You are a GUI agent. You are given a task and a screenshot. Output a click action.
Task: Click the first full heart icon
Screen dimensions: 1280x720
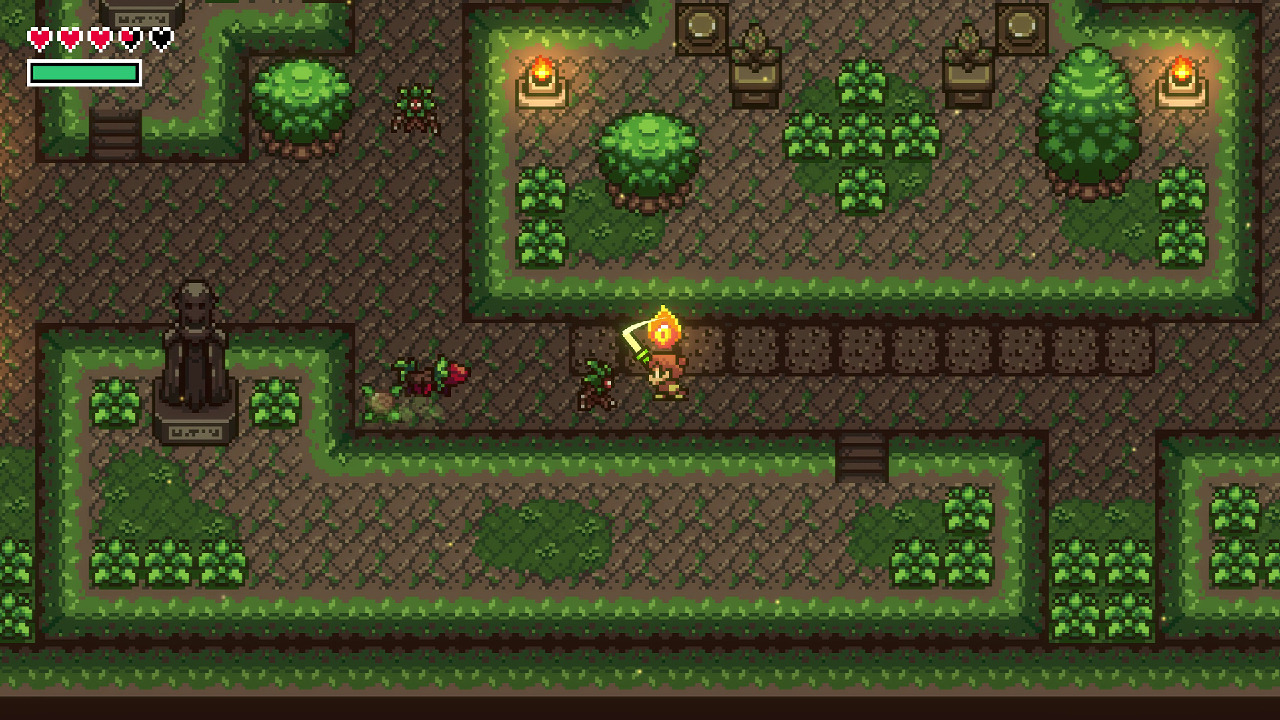pyautogui.click(x=37, y=36)
